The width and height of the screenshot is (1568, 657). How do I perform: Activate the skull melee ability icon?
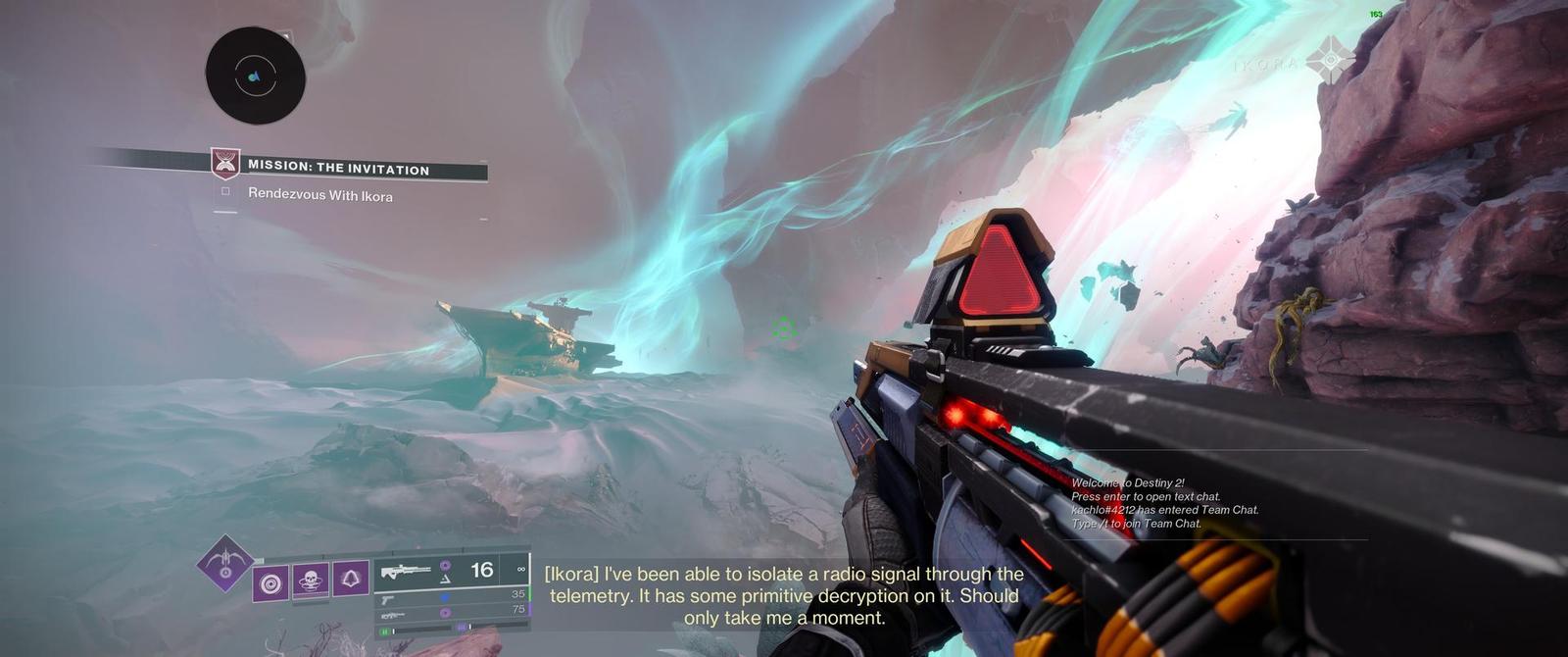click(x=312, y=581)
